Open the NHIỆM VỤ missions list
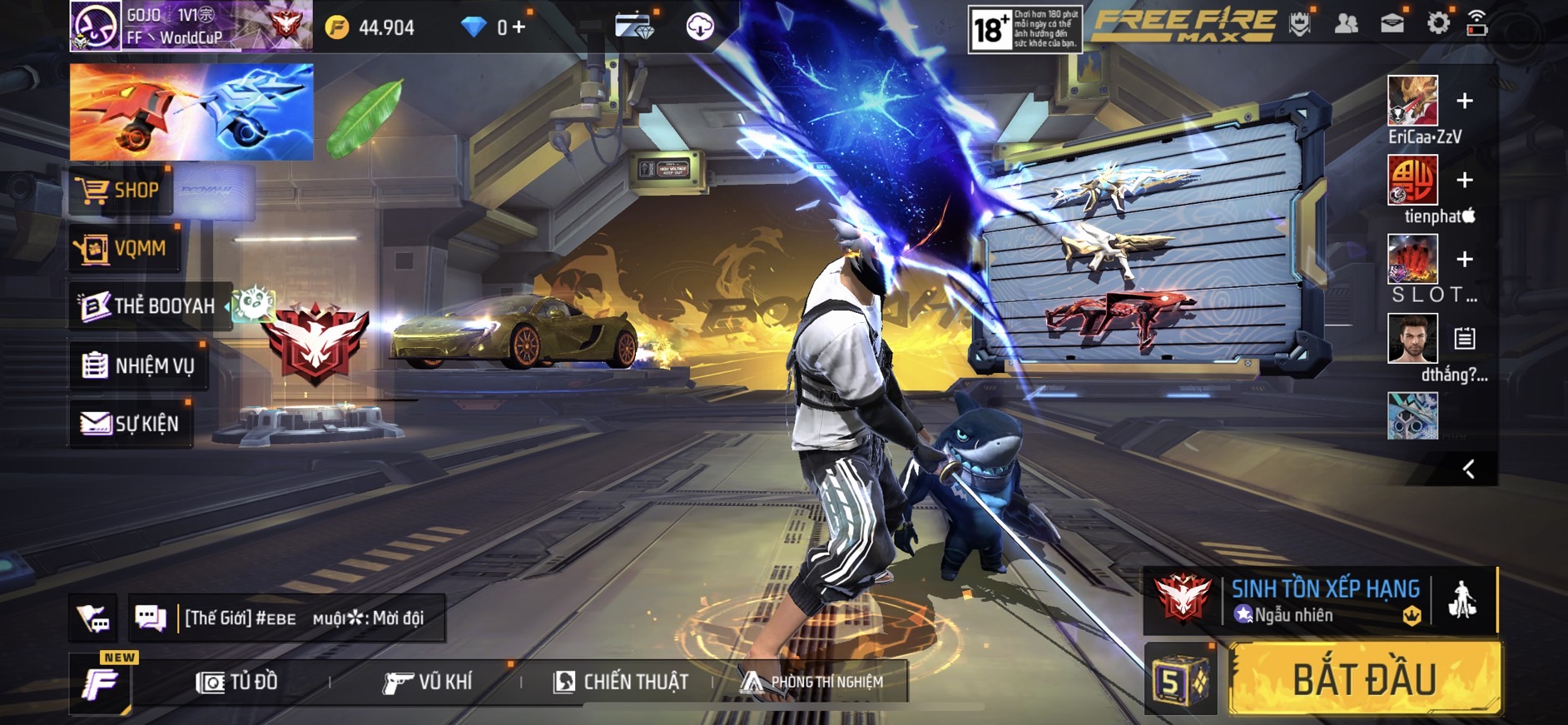The image size is (1568, 725). [138, 365]
